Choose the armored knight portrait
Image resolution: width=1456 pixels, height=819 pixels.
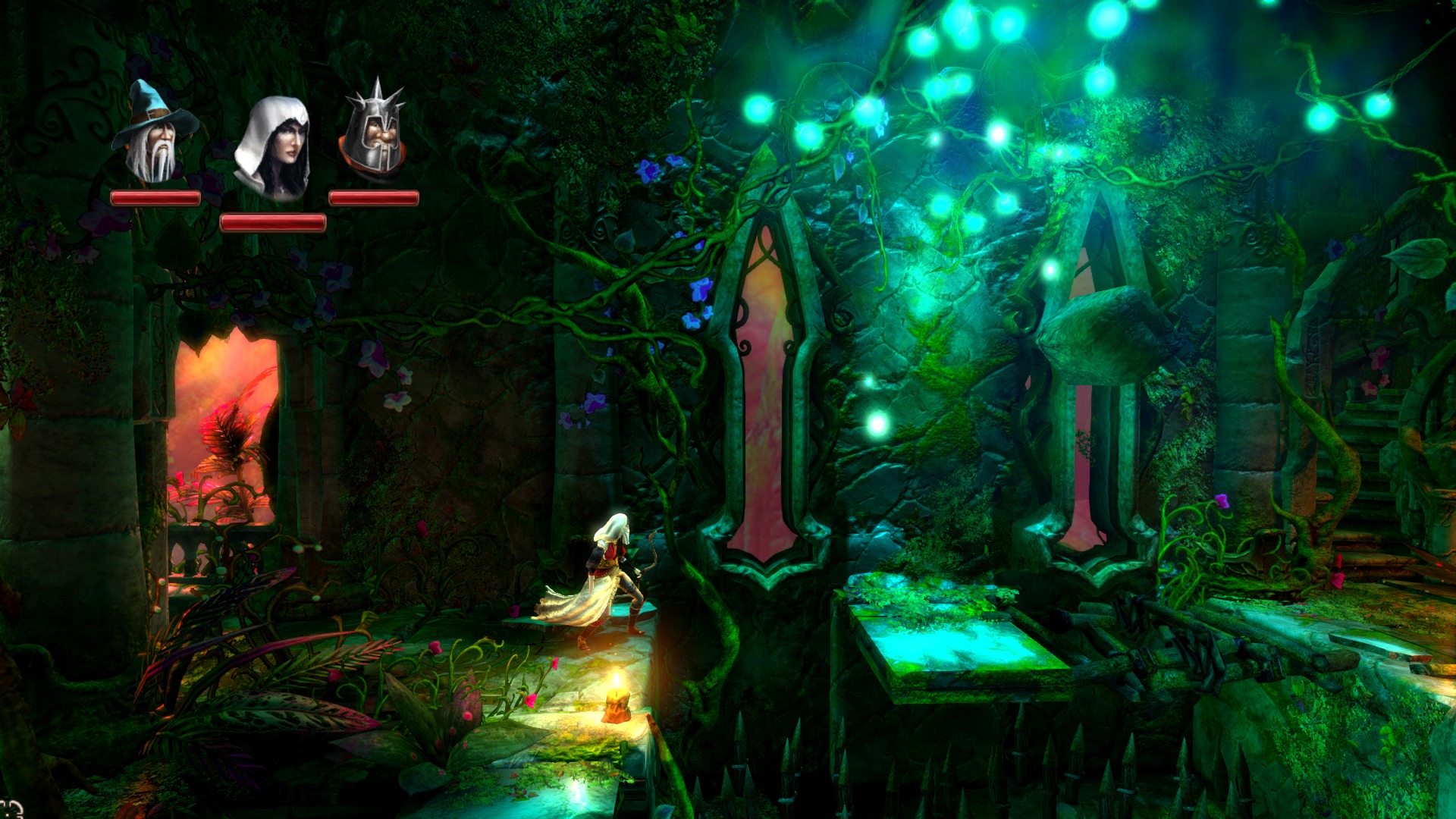click(373, 129)
